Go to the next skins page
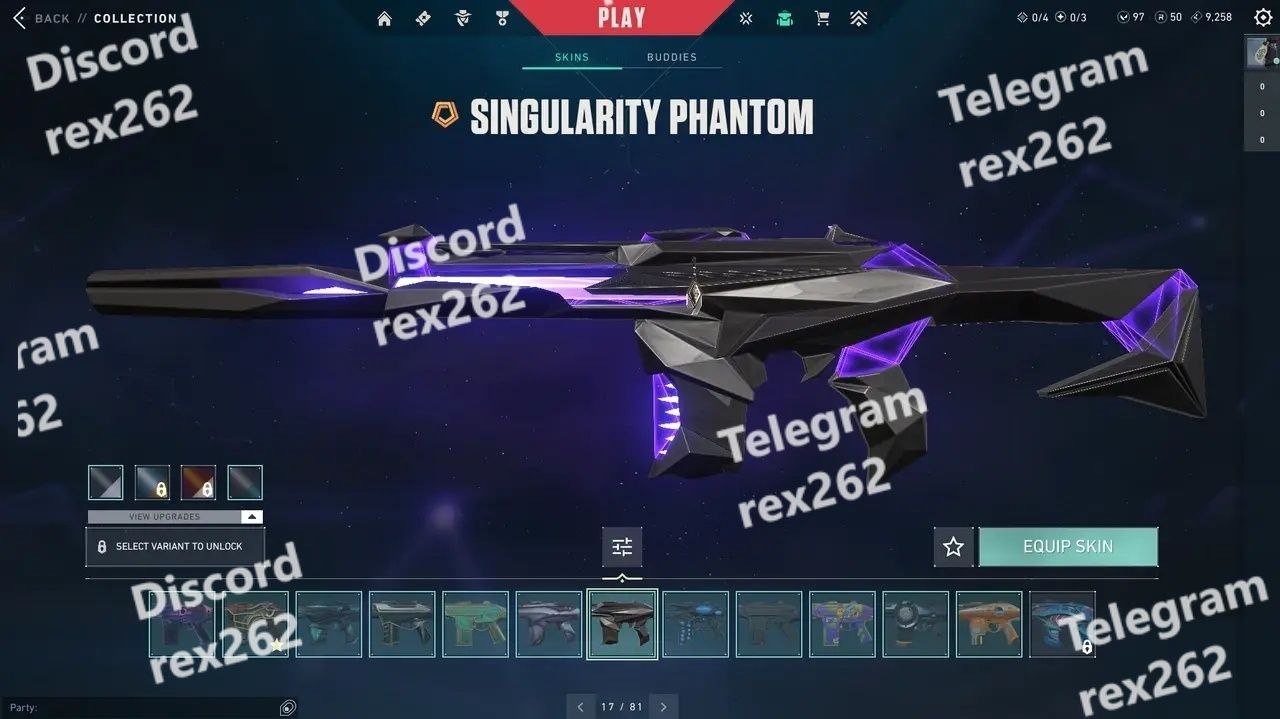 click(x=663, y=707)
